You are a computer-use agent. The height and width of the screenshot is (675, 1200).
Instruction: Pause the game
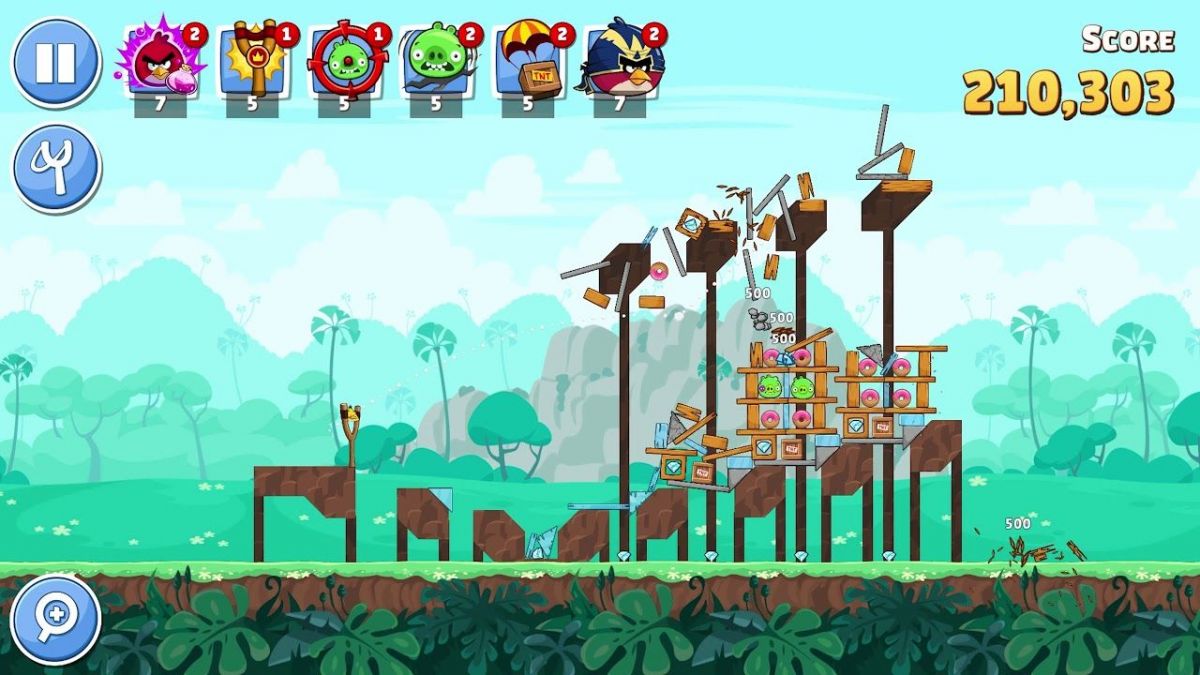(56, 62)
